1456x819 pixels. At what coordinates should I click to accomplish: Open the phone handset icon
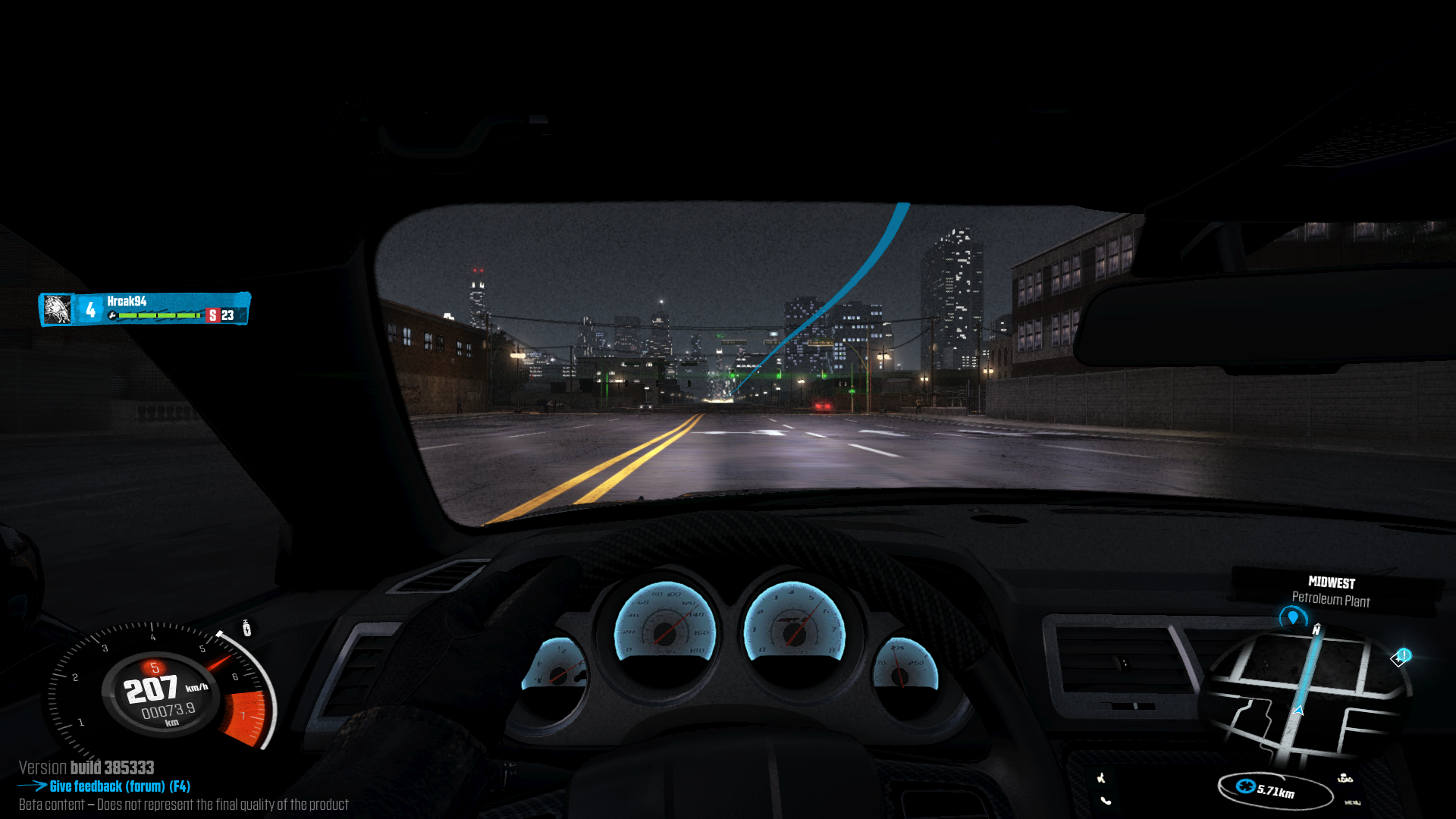click(x=1106, y=800)
